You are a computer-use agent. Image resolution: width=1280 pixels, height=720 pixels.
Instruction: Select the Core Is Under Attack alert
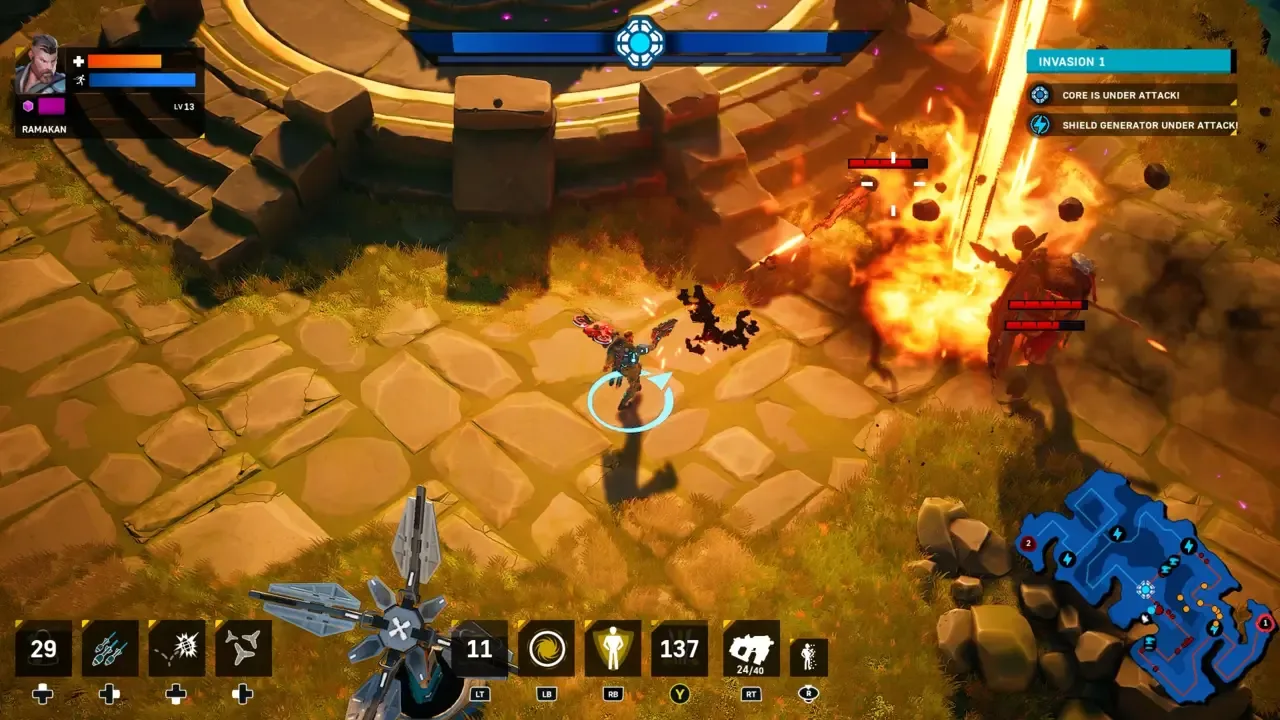pos(1132,95)
